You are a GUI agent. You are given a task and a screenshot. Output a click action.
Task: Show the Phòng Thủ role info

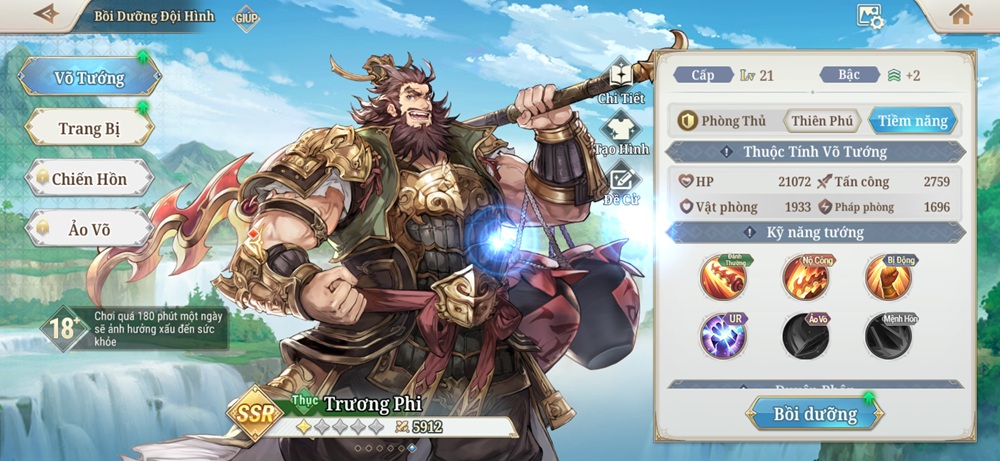pyautogui.click(x=723, y=121)
